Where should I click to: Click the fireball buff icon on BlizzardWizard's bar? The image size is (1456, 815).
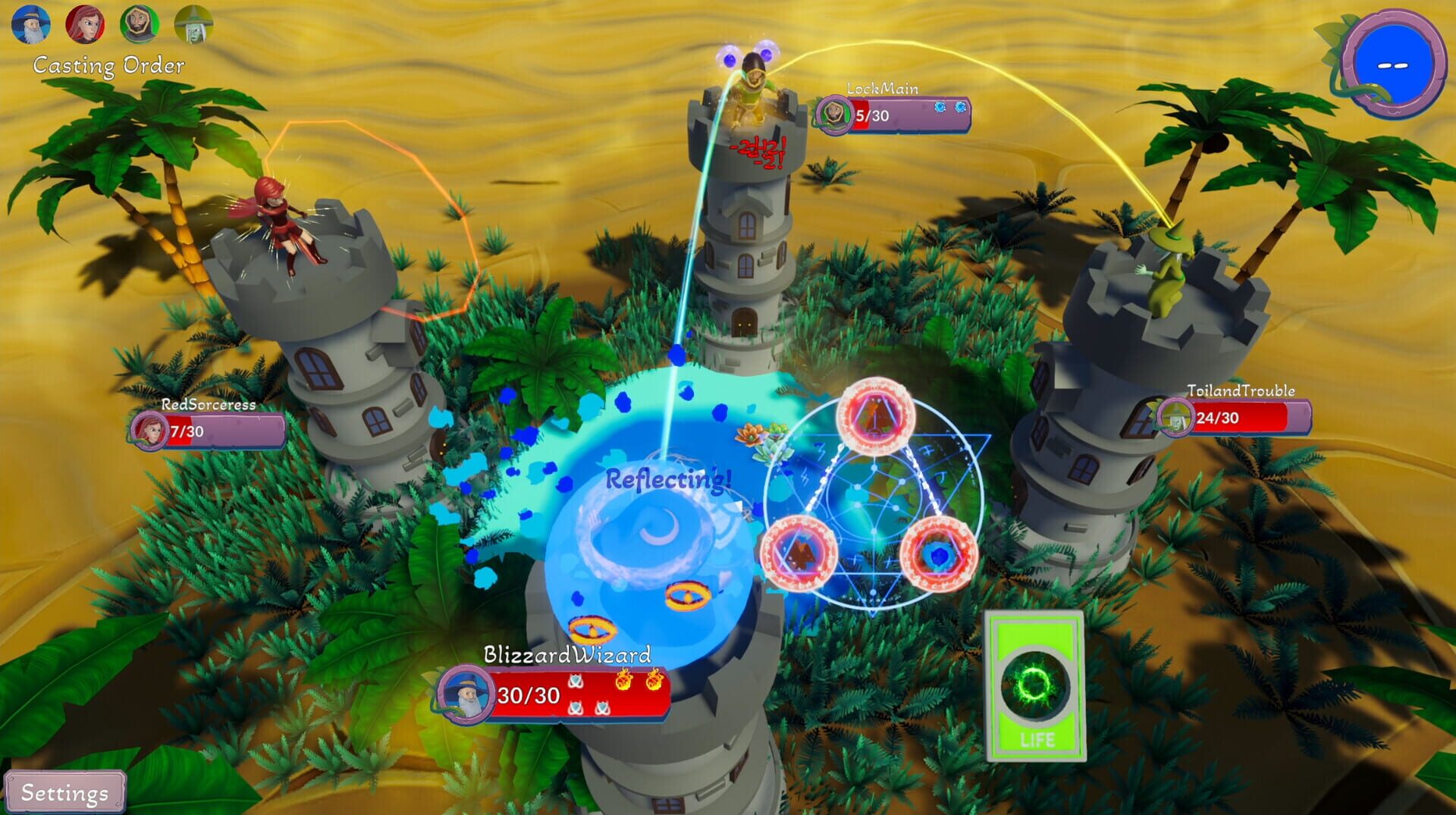pos(624,680)
